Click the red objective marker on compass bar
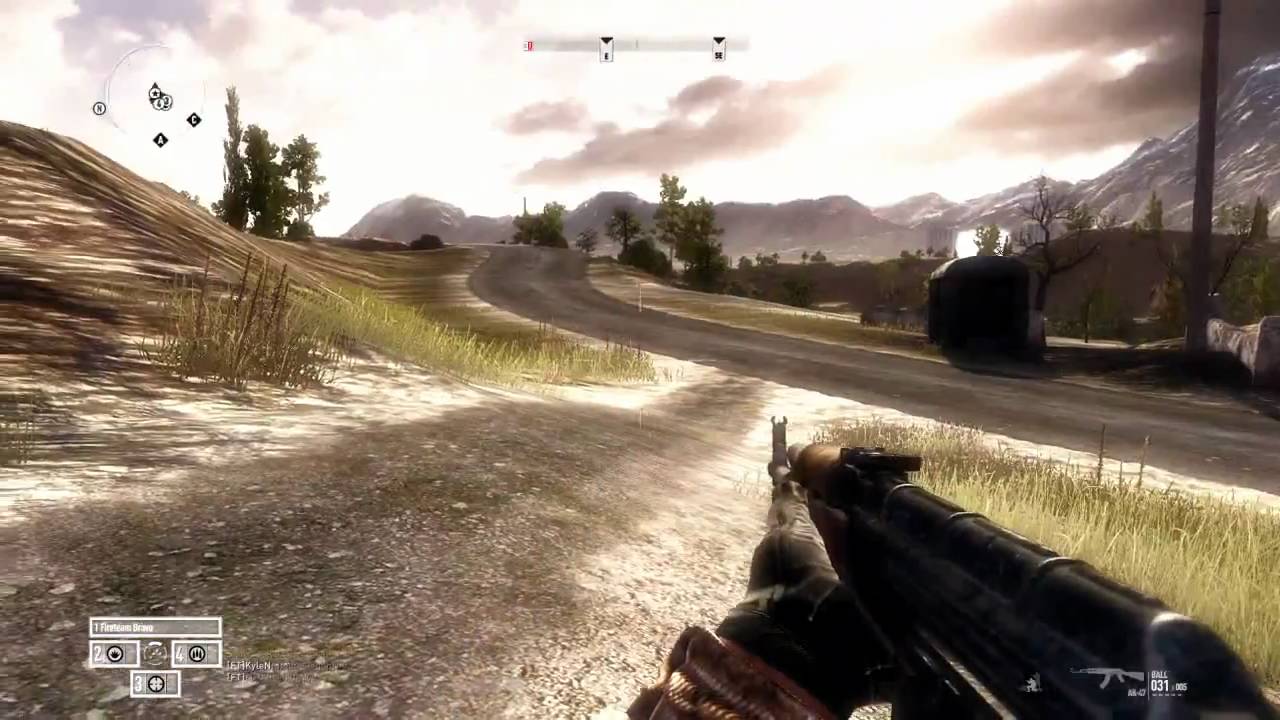The width and height of the screenshot is (1280, 720). point(529,46)
